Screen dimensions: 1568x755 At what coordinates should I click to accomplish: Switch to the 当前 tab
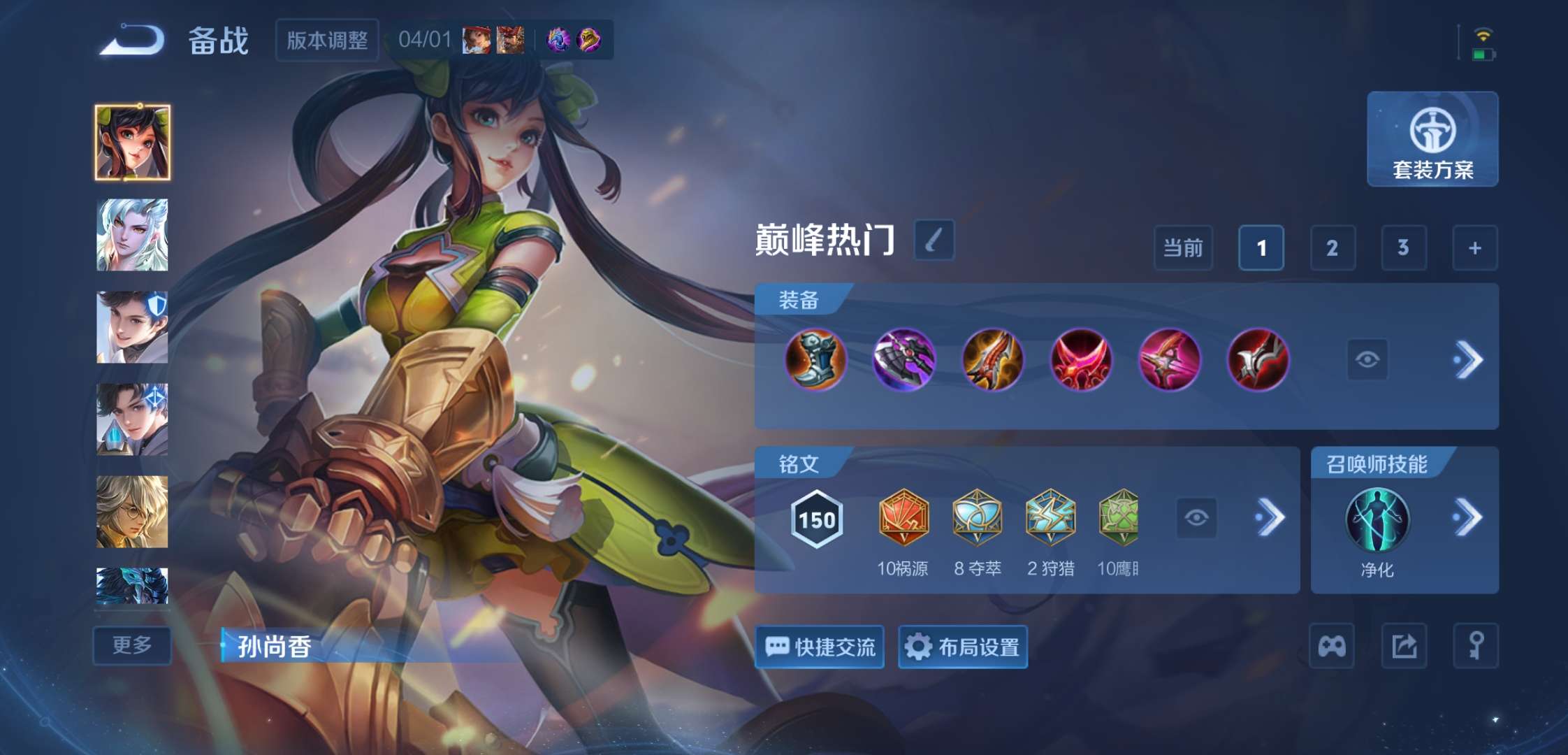click(x=1184, y=249)
